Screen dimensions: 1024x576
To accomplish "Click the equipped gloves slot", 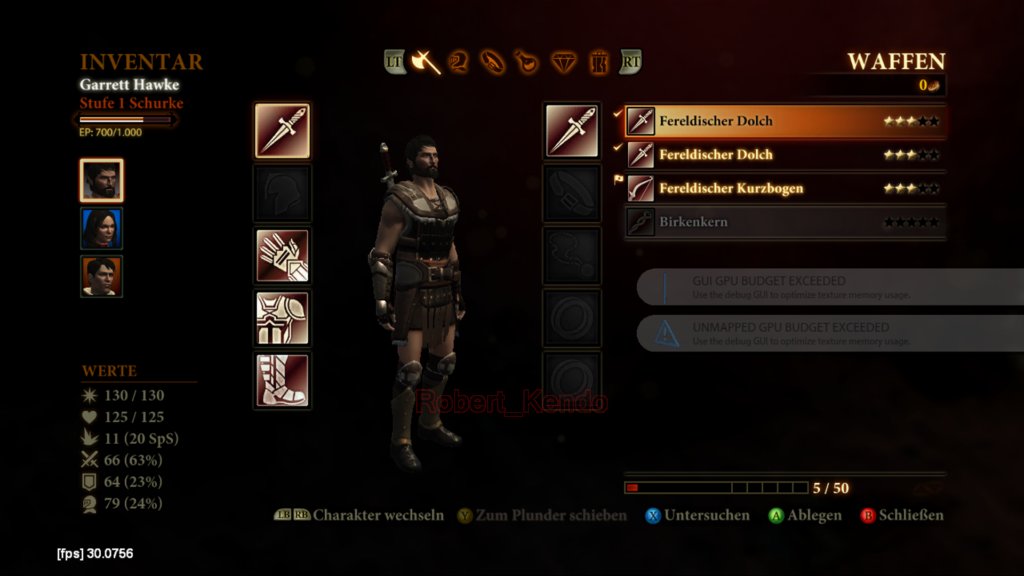I will 282,256.
